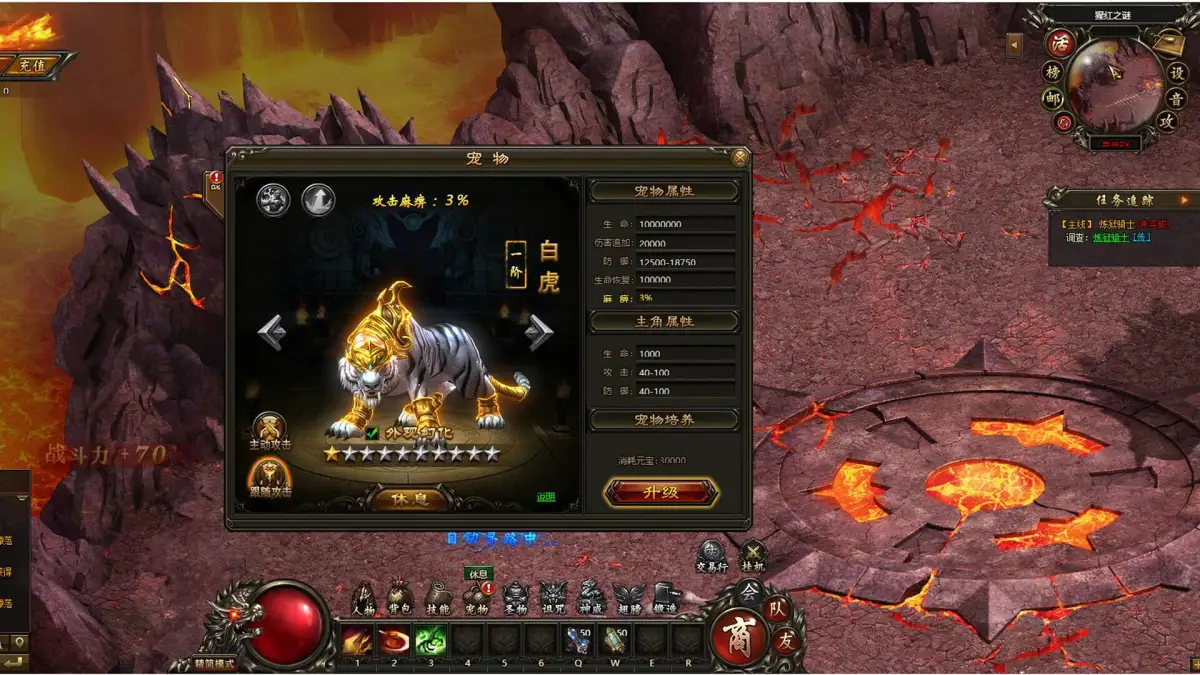The image size is (1200, 675).
Task: Select the 跟随攻击 follow attack mode
Action: click(270, 478)
